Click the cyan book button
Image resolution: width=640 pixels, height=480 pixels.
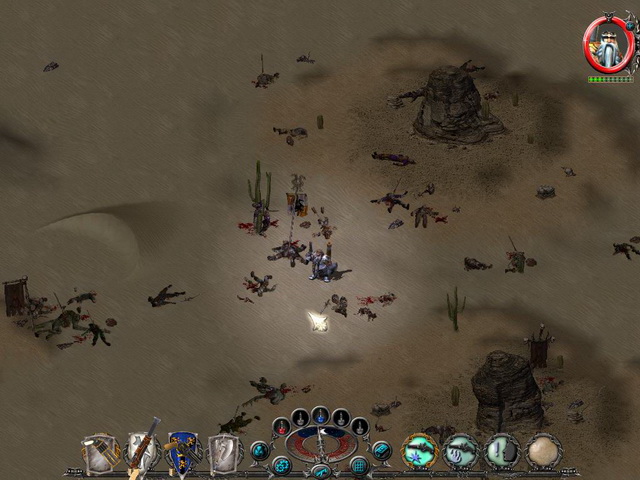click(381, 451)
